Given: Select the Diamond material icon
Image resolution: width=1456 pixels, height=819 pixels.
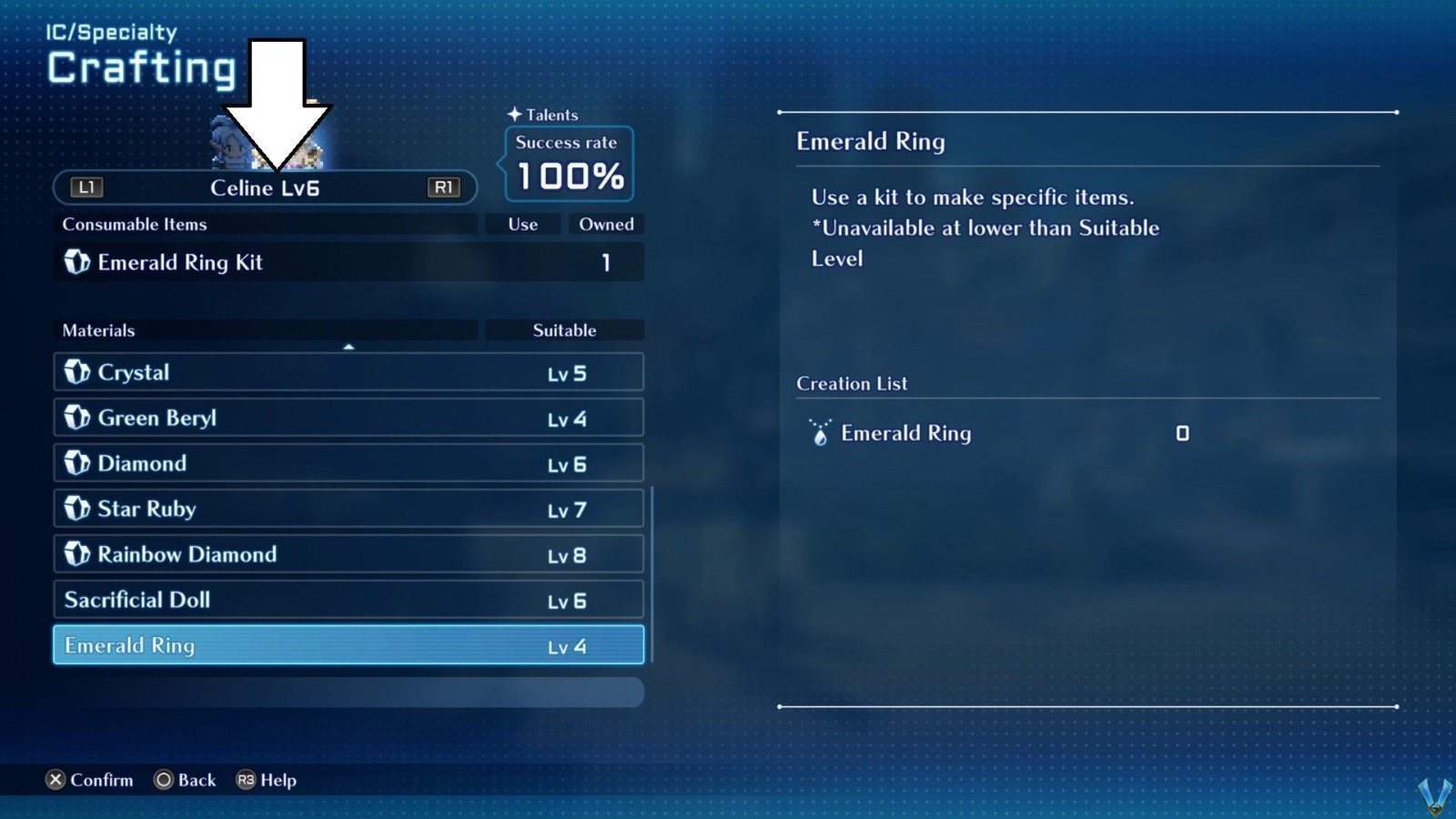Looking at the screenshot, I should tap(76, 463).
